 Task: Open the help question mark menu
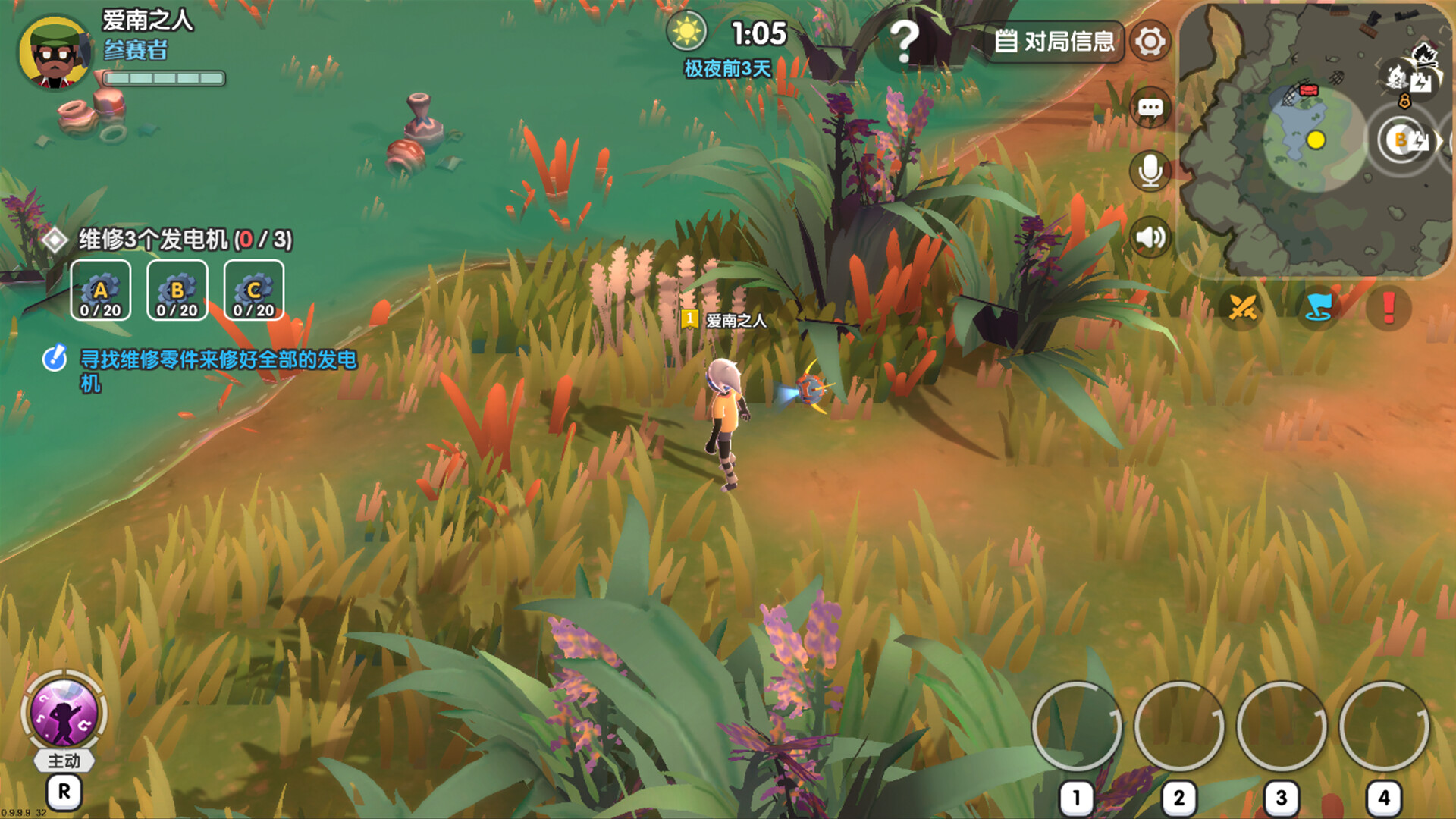pyautogui.click(x=904, y=42)
